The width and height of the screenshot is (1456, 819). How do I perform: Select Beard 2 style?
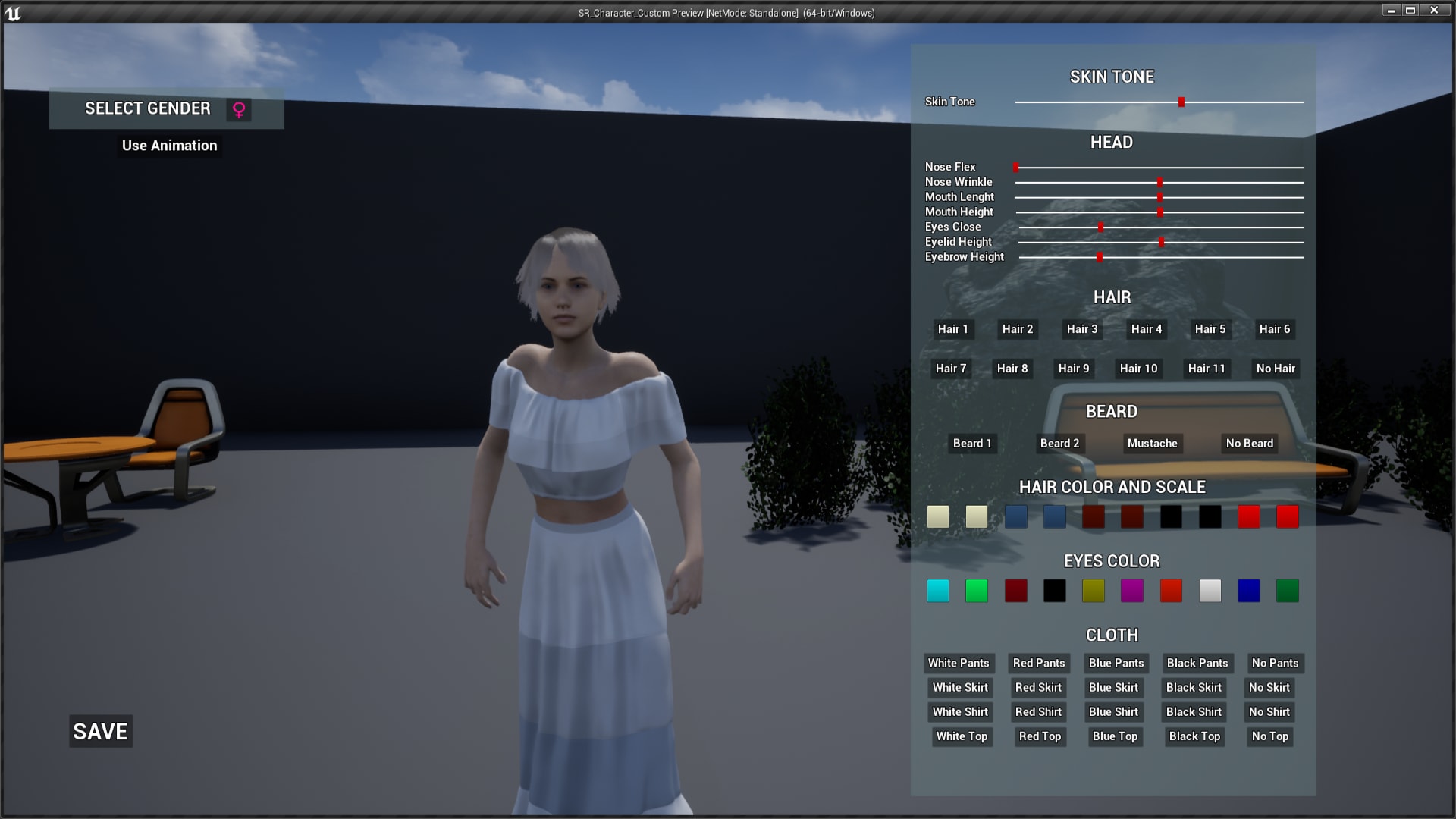[x=1059, y=444]
